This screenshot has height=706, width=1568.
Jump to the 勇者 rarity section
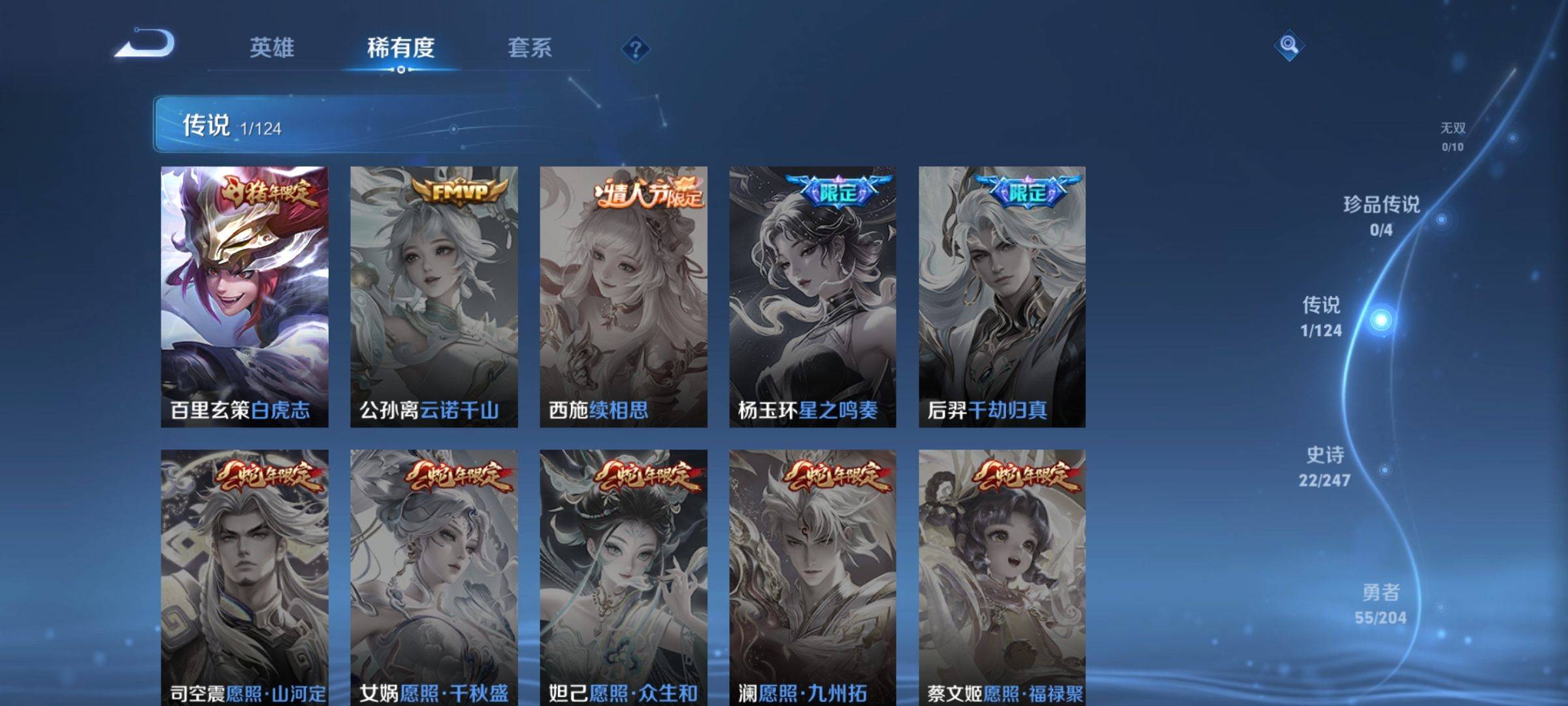tap(1380, 604)
